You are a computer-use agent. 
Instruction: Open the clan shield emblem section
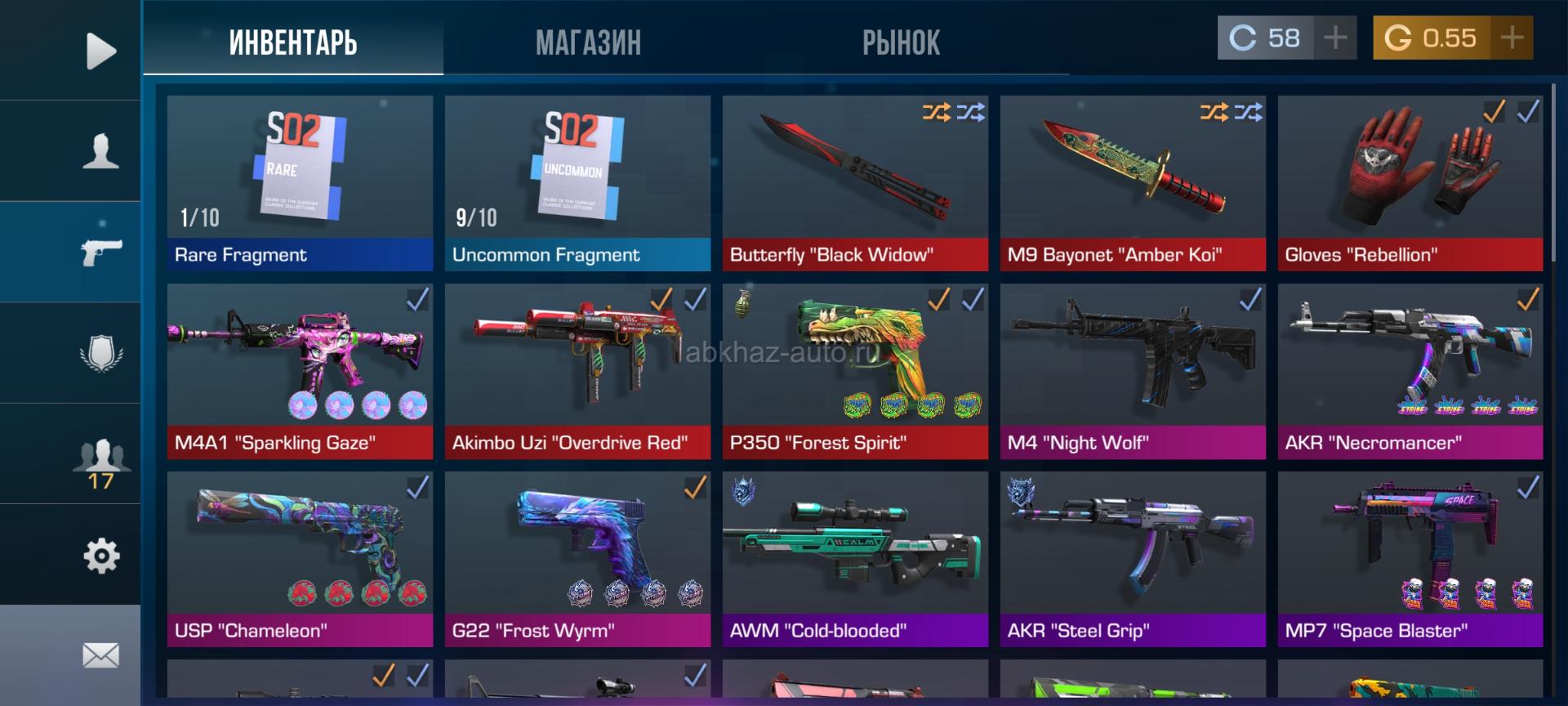[100, 353]
